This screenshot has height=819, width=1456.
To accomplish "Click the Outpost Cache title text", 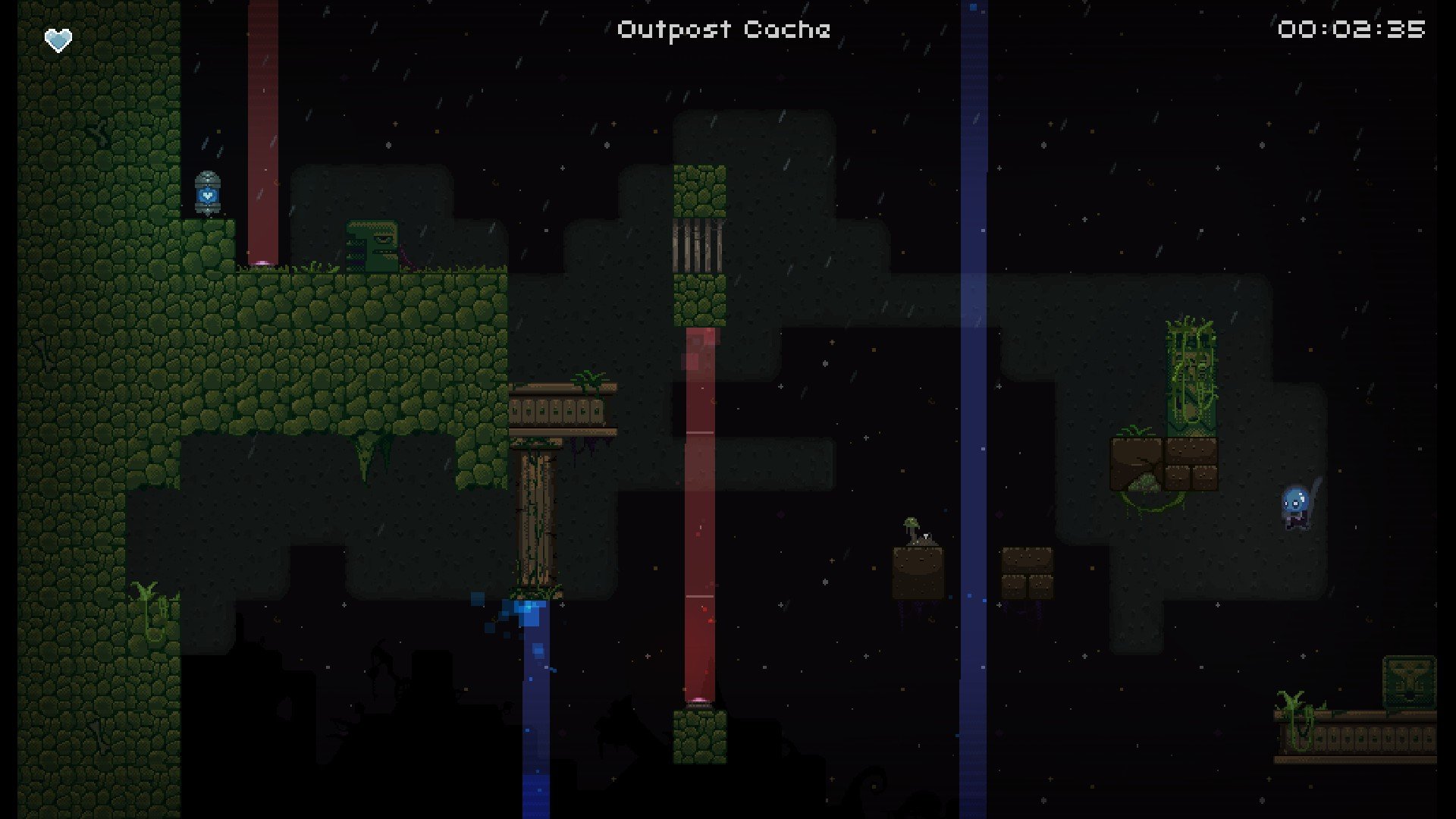I will point(723,30).
